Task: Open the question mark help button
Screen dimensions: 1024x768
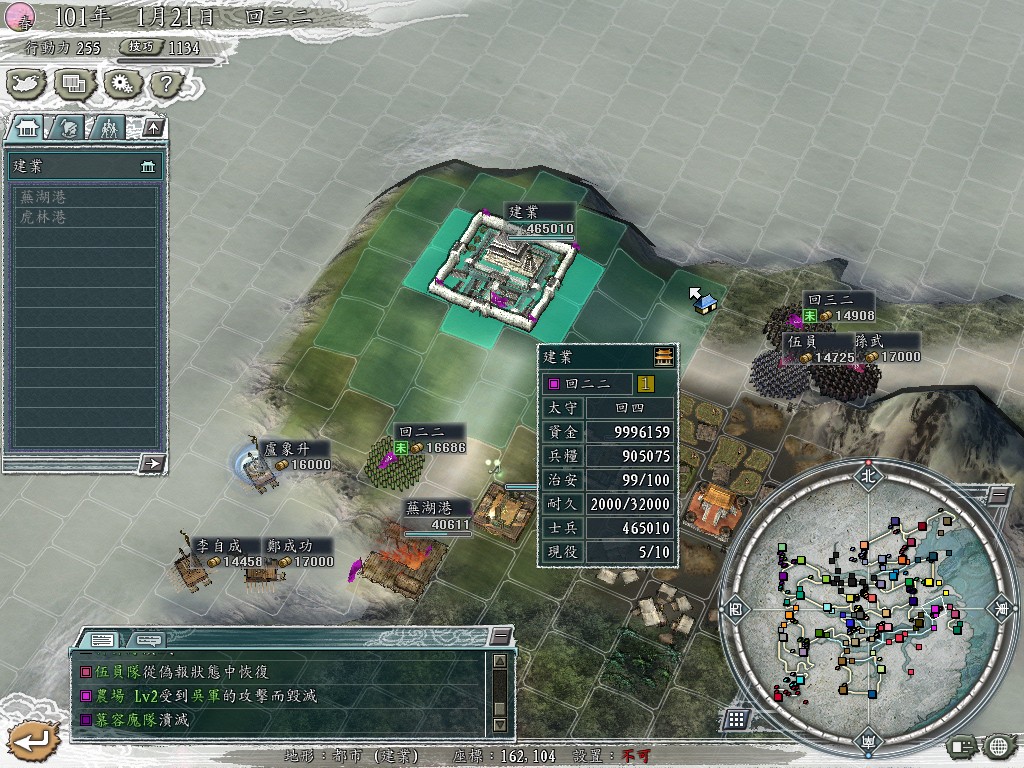Action: point(164,83)
